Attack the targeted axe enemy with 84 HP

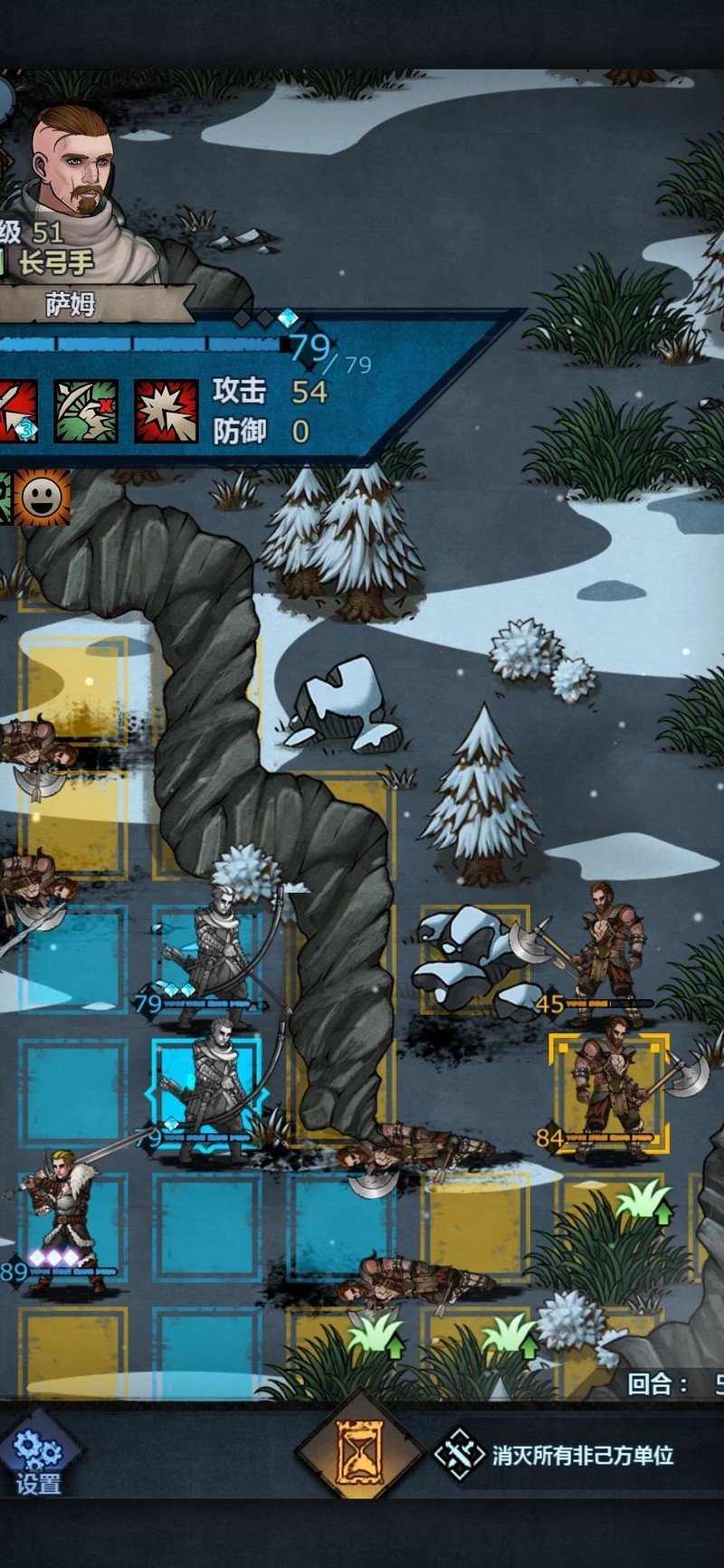tap(609, 1092)
